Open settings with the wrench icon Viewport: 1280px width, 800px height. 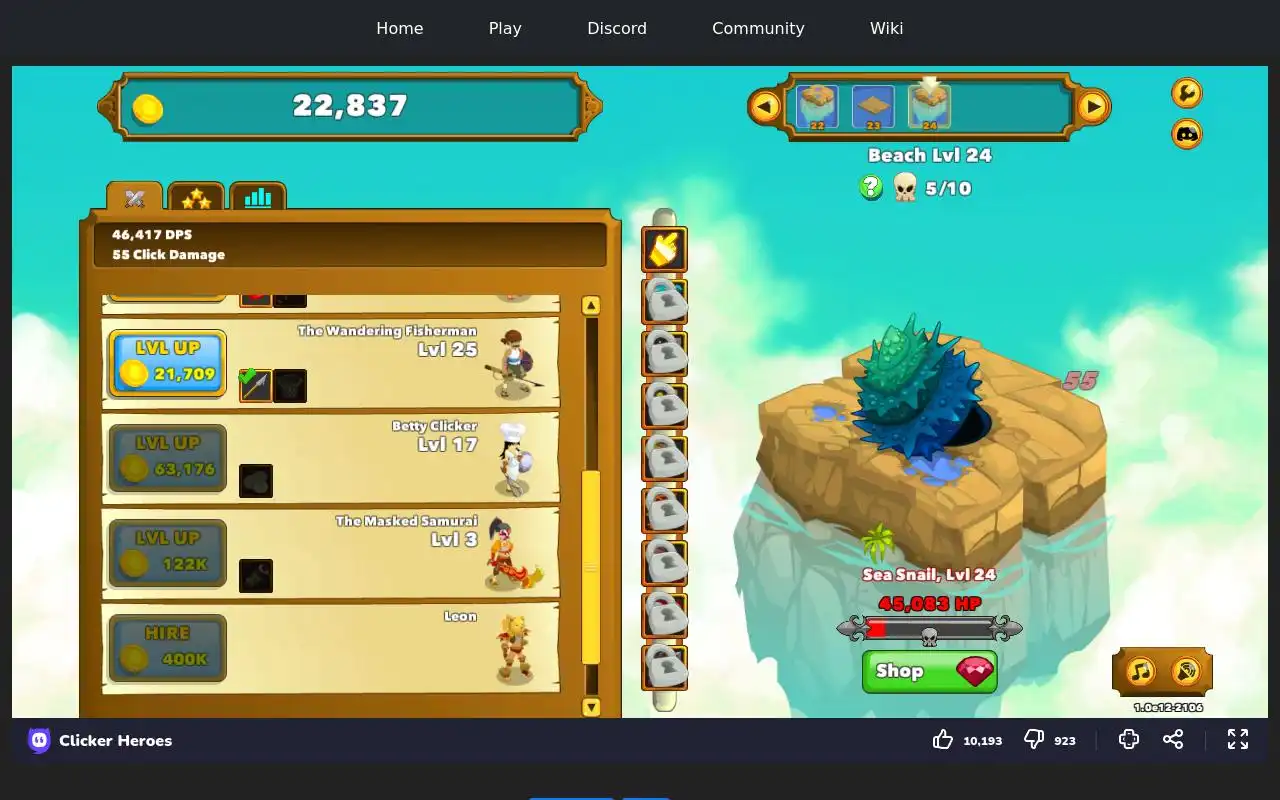(x=1187, y=93)
